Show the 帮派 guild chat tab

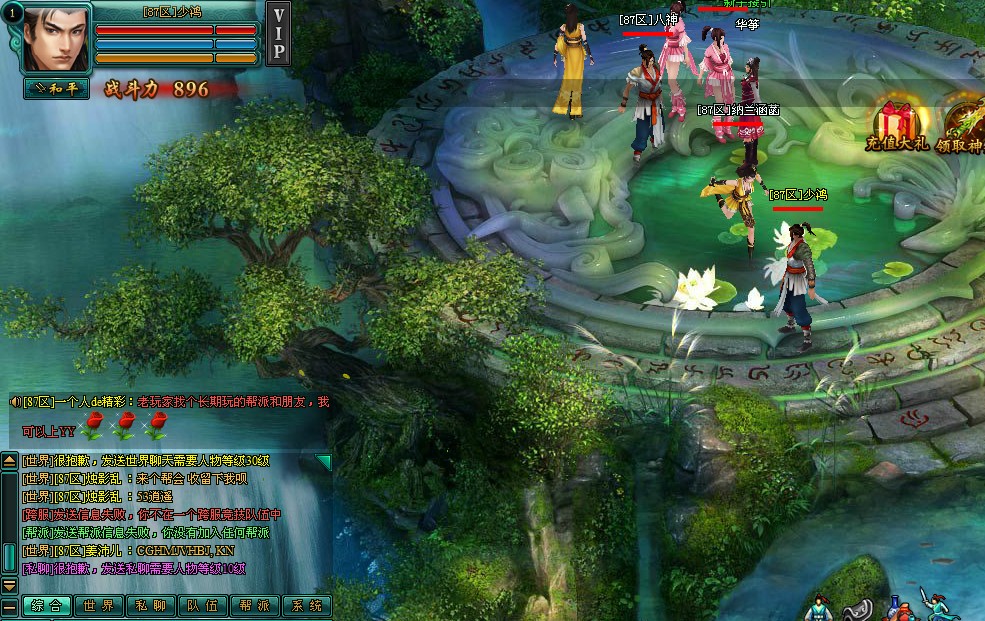255,606
